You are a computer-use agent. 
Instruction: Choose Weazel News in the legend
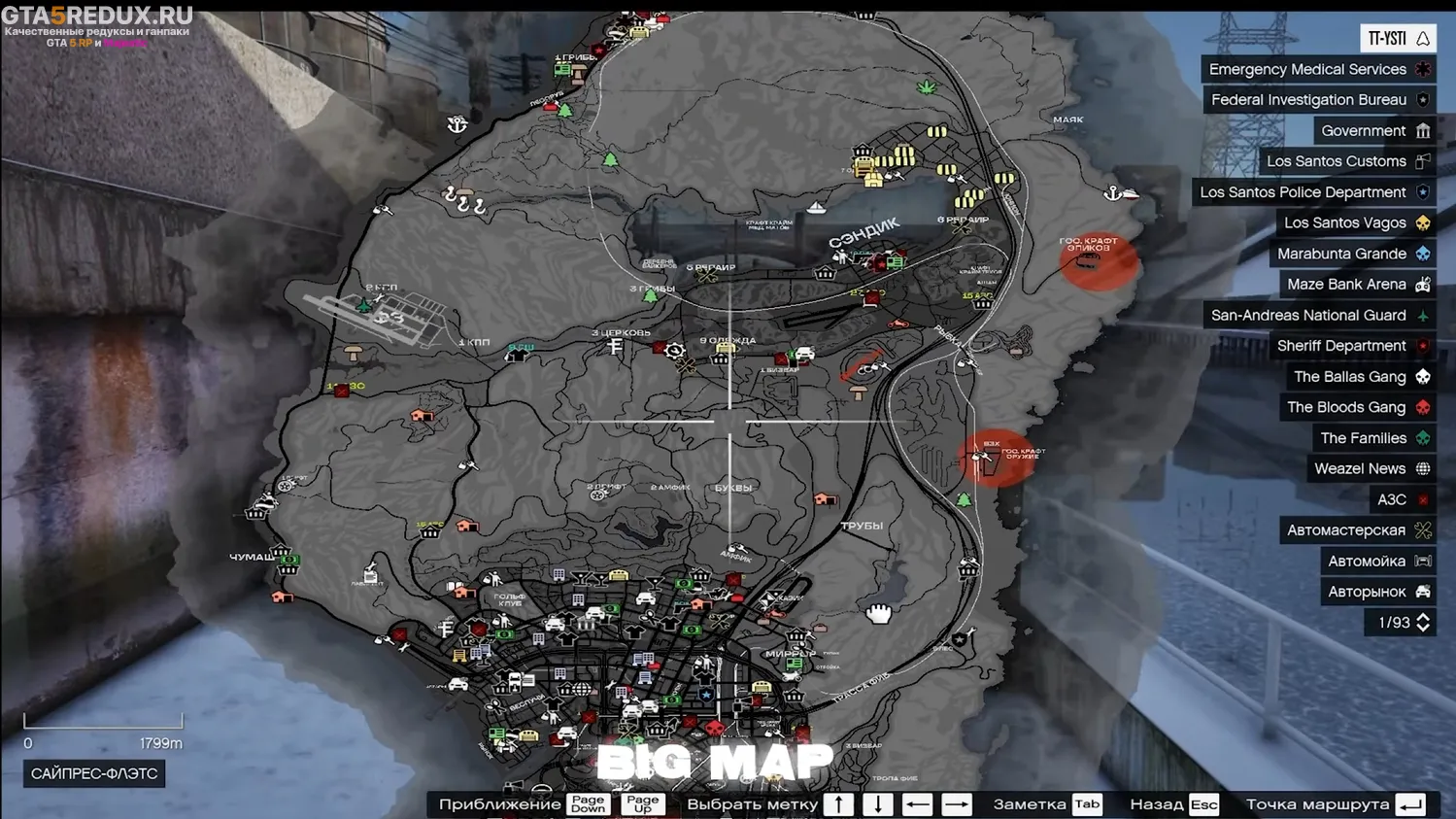[x=1370, y=469]
